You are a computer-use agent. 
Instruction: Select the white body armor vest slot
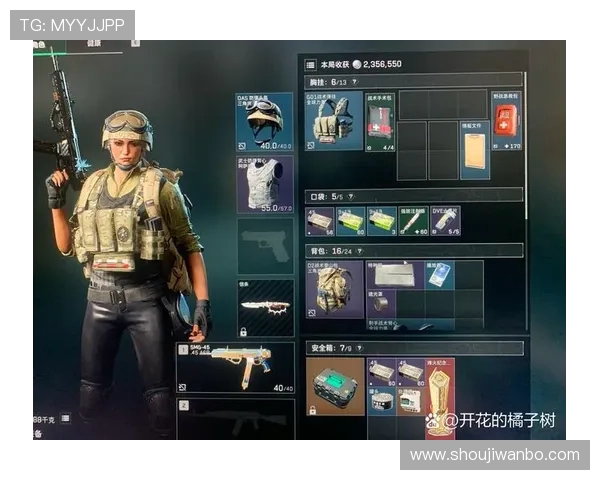[265, 184]
